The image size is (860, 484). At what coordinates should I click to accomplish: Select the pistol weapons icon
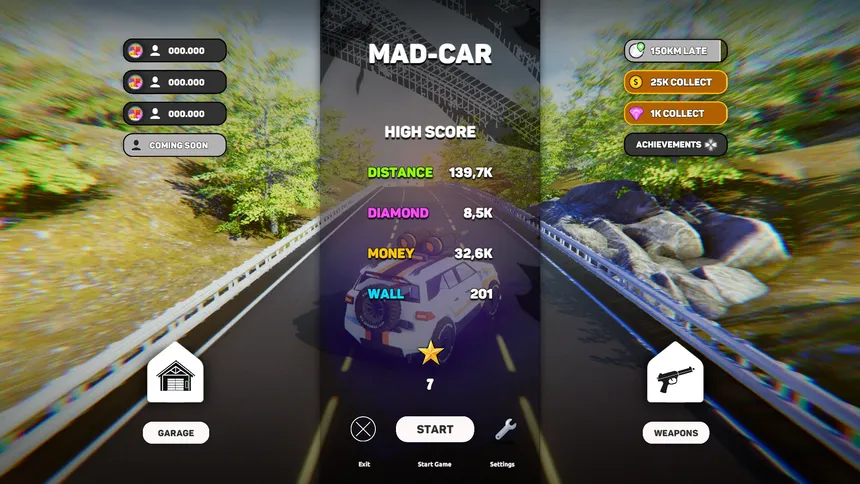(x=675, y=374)
